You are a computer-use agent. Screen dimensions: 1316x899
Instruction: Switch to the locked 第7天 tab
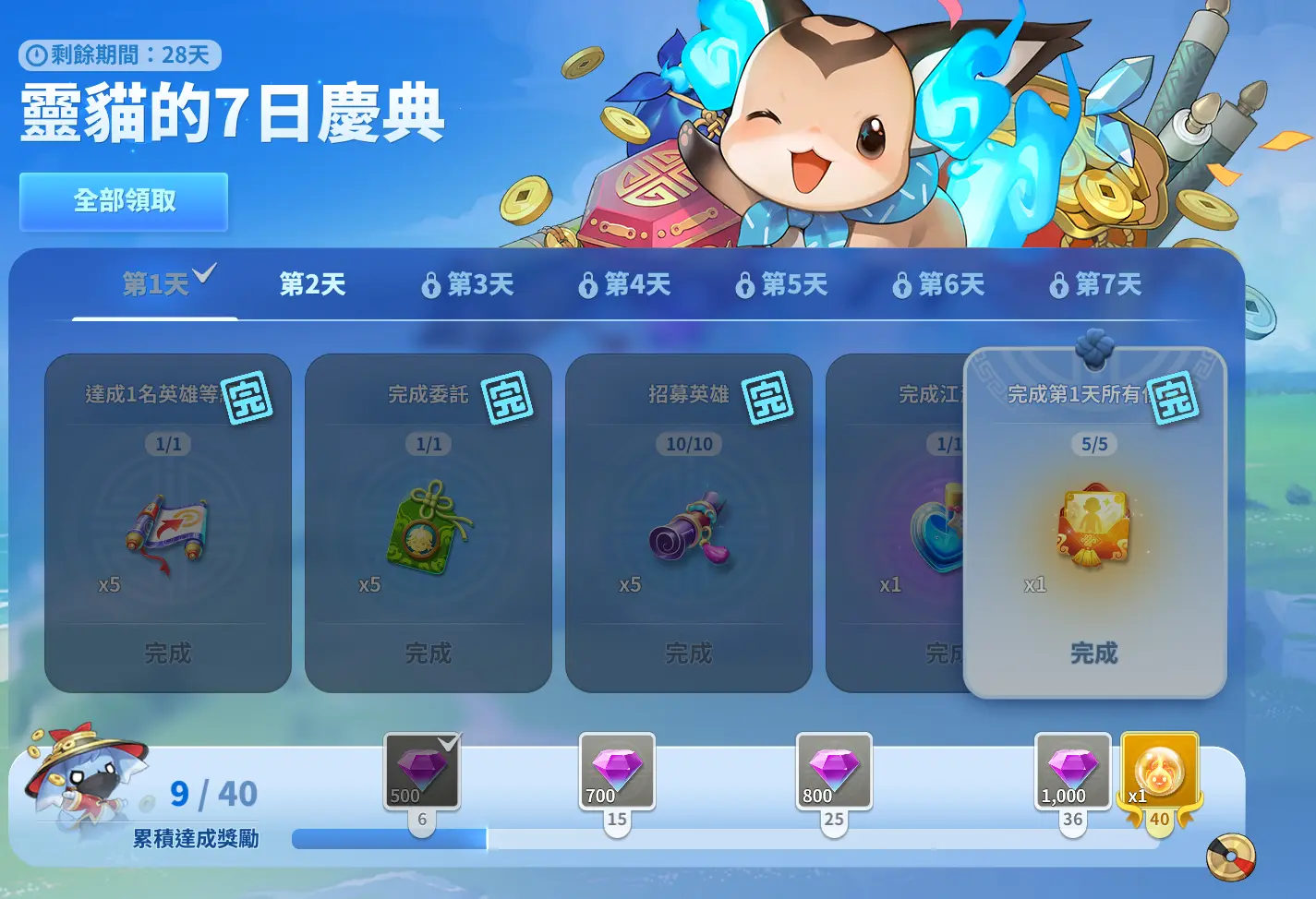pyautogui.click(x=1096, y=284)
